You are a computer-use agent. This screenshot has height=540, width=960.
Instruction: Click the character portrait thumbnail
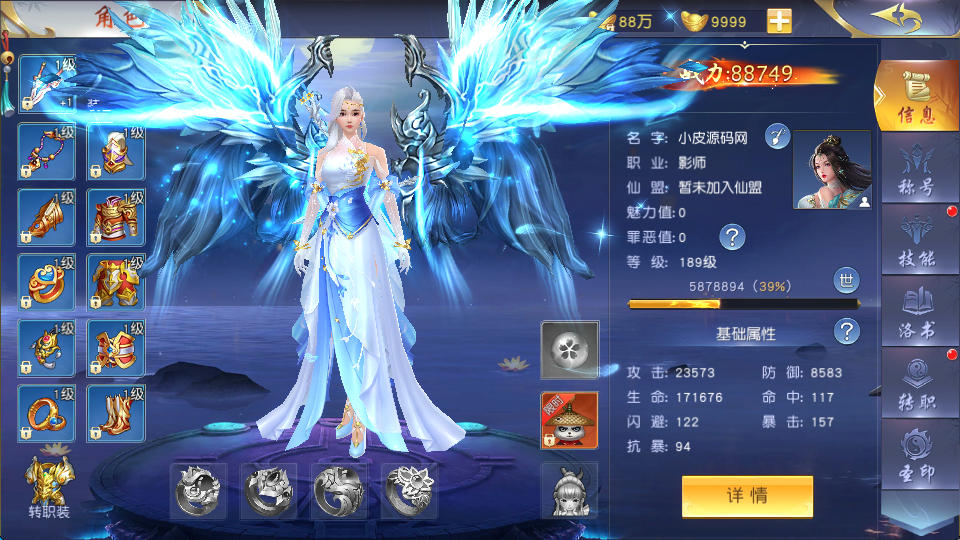tap(831, 170)
